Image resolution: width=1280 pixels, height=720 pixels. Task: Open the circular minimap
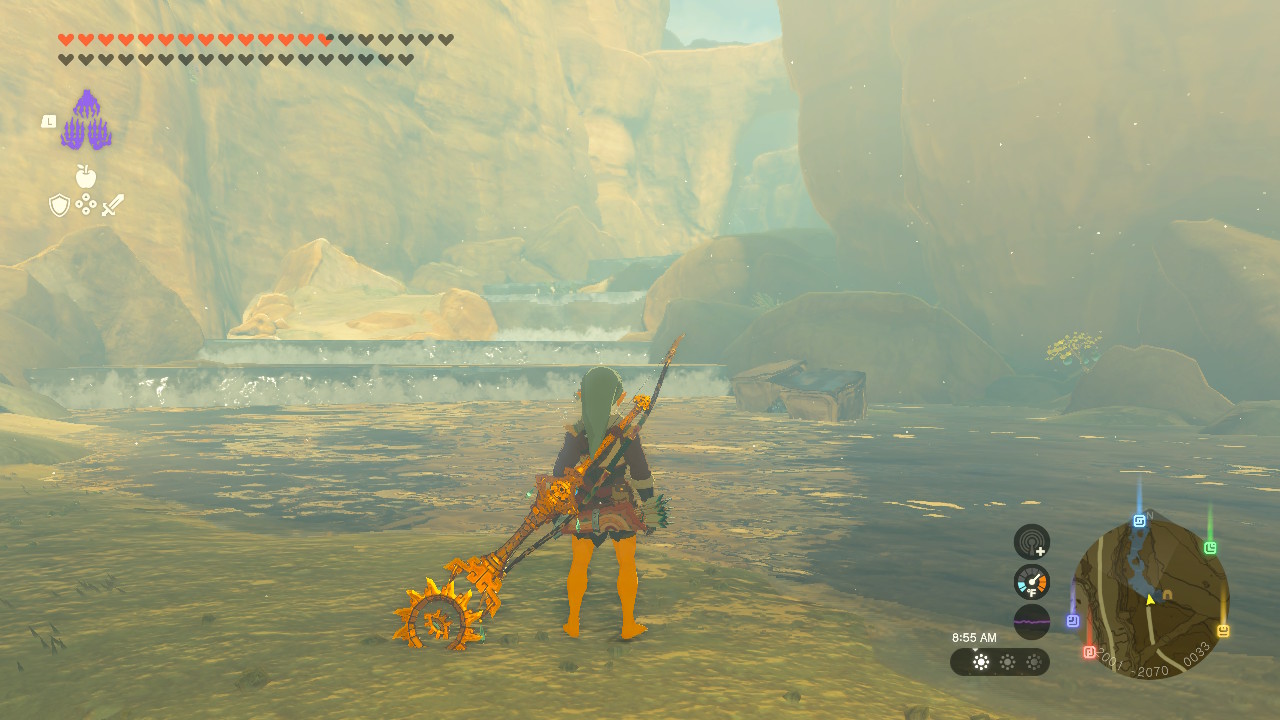[1150, 598]
